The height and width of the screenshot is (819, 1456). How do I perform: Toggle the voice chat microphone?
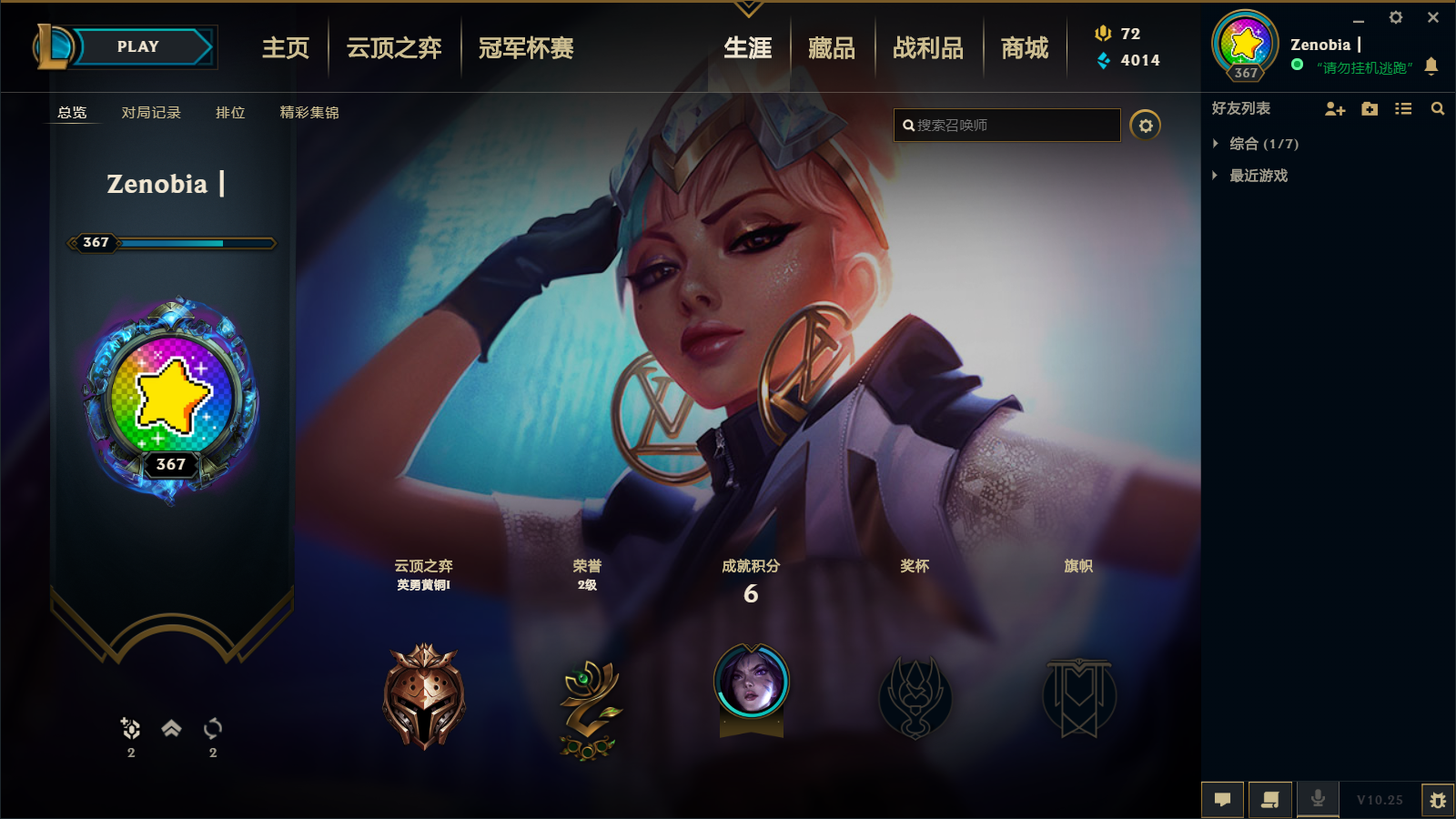pos(1317,799)
